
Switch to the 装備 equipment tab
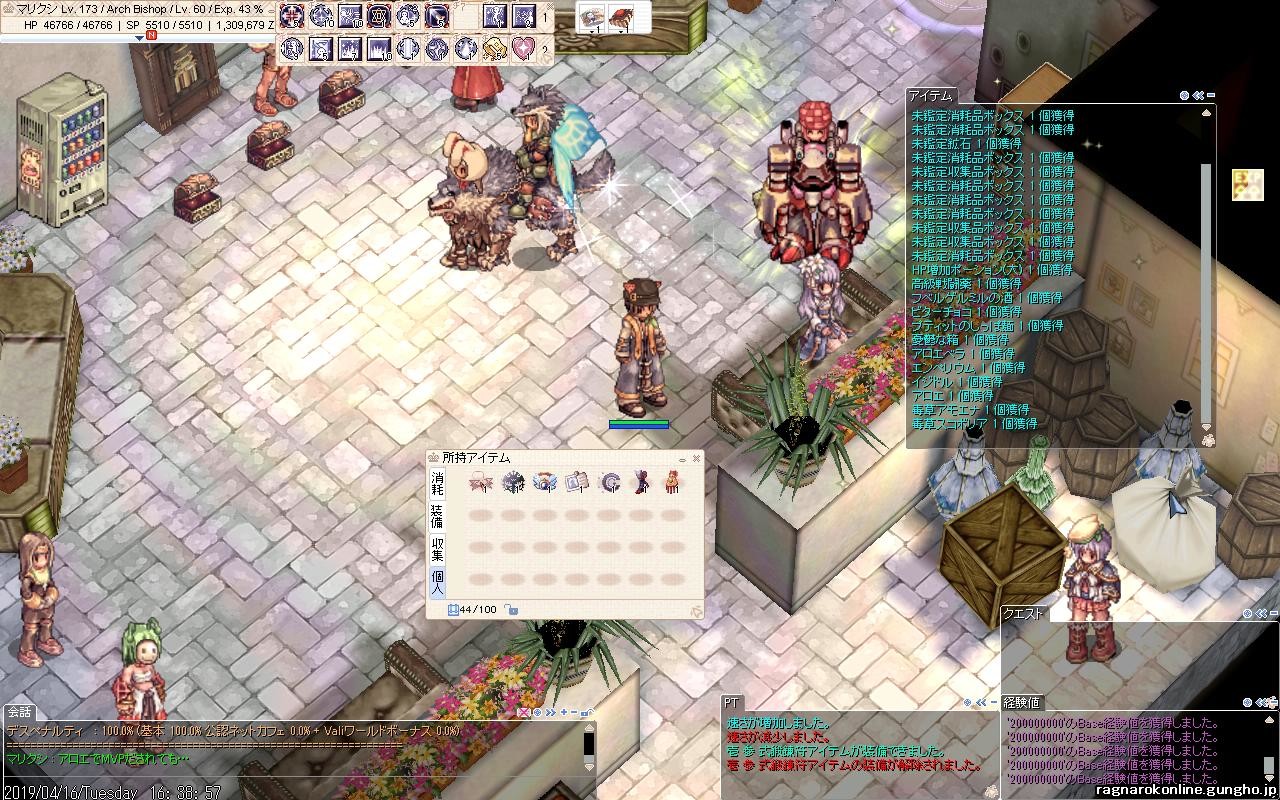click(x=437, y=516)
